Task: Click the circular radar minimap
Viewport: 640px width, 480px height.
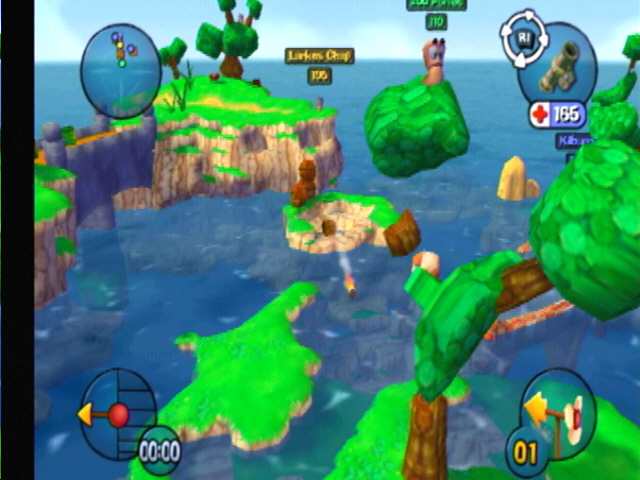Action: tap(121, 67)
